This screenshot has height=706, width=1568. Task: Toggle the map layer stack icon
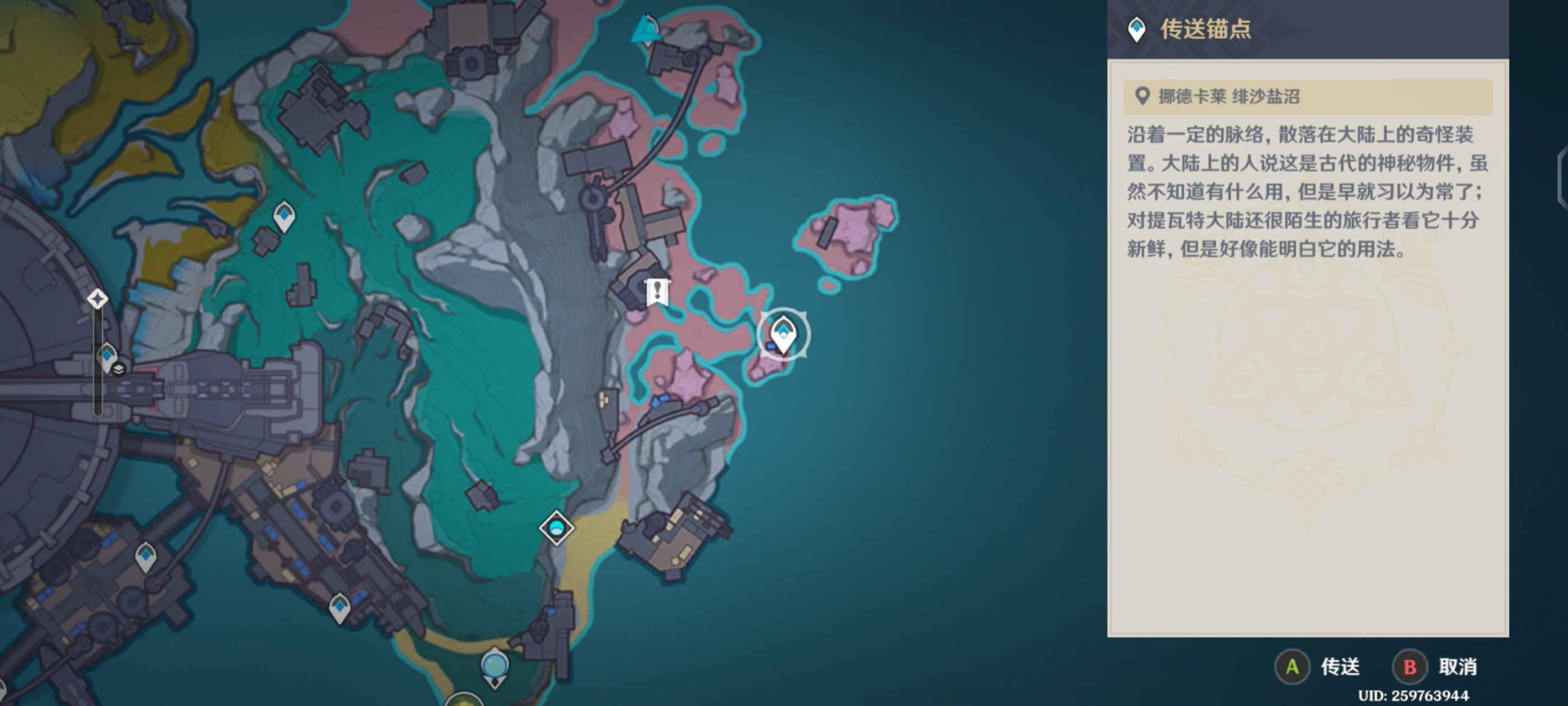[x=119, y=369]
